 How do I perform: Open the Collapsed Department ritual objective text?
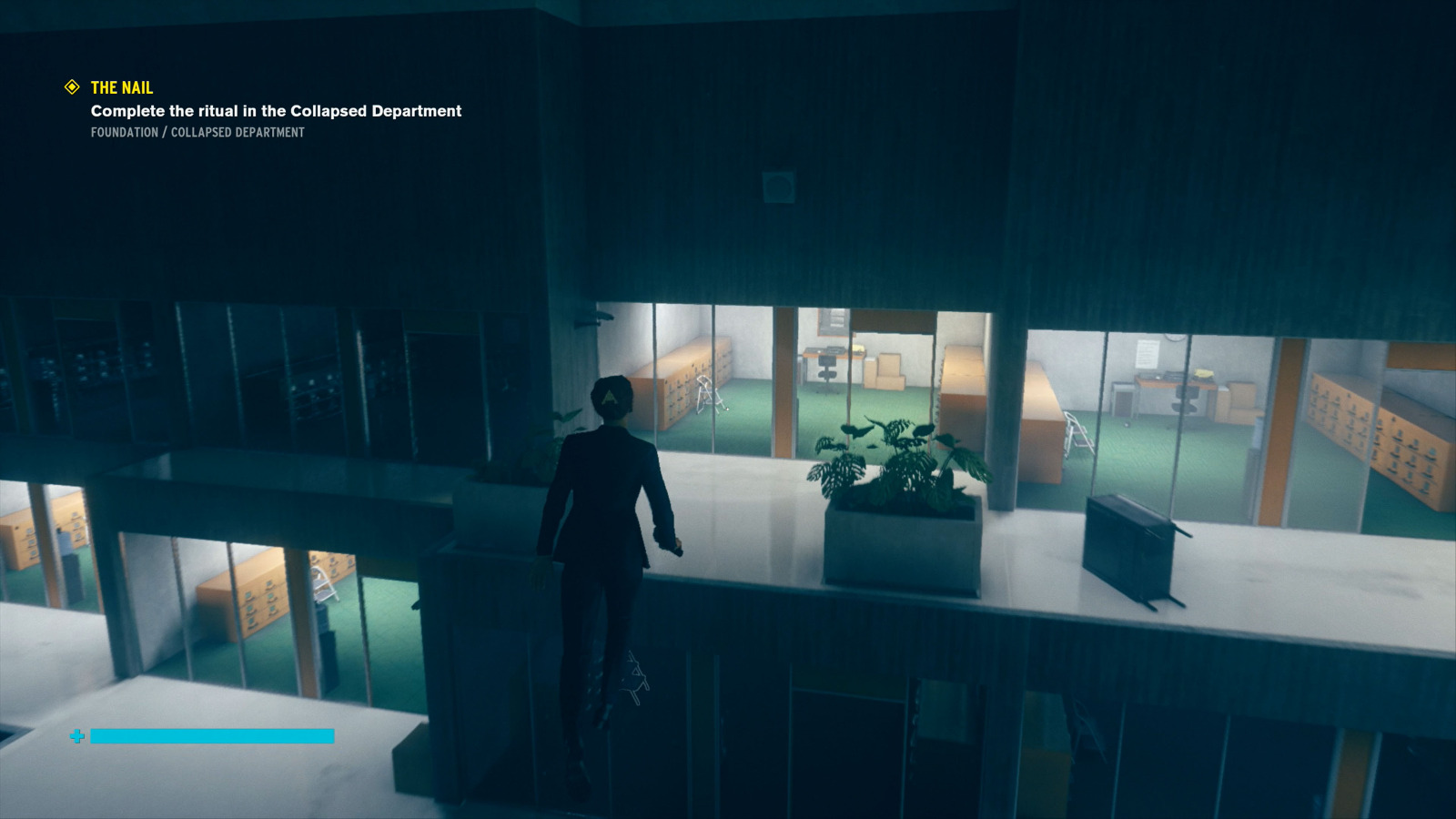click(x=275, y=111)
